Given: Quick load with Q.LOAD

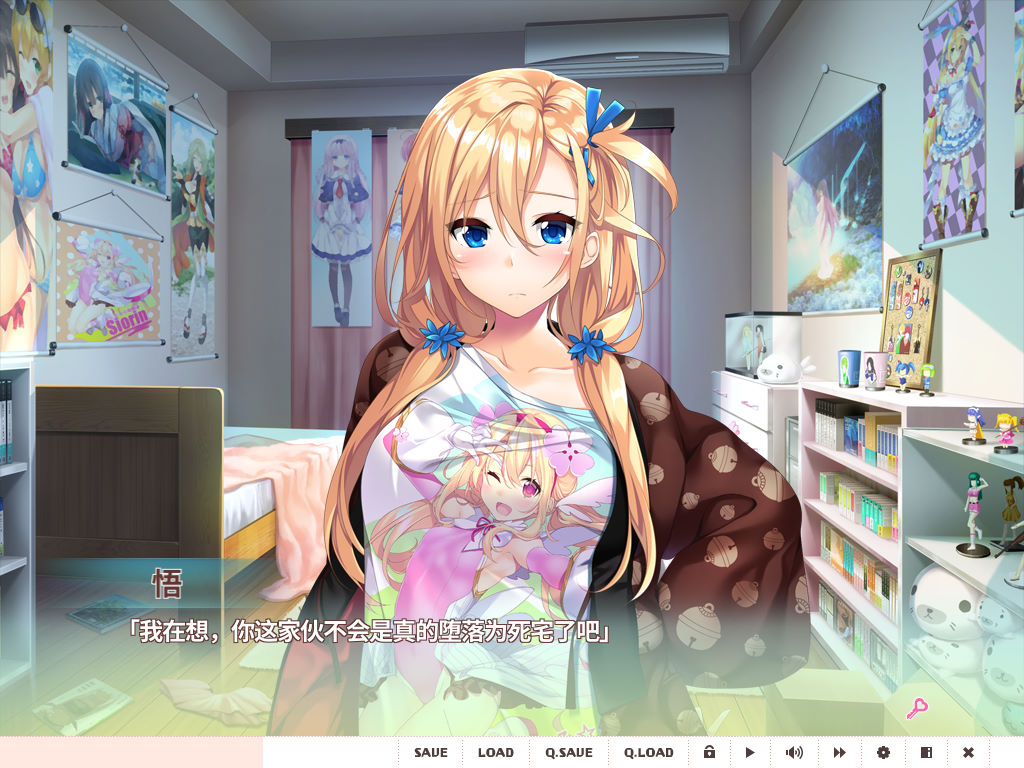Looking at the screenshot, I should (x=649, y=752).
